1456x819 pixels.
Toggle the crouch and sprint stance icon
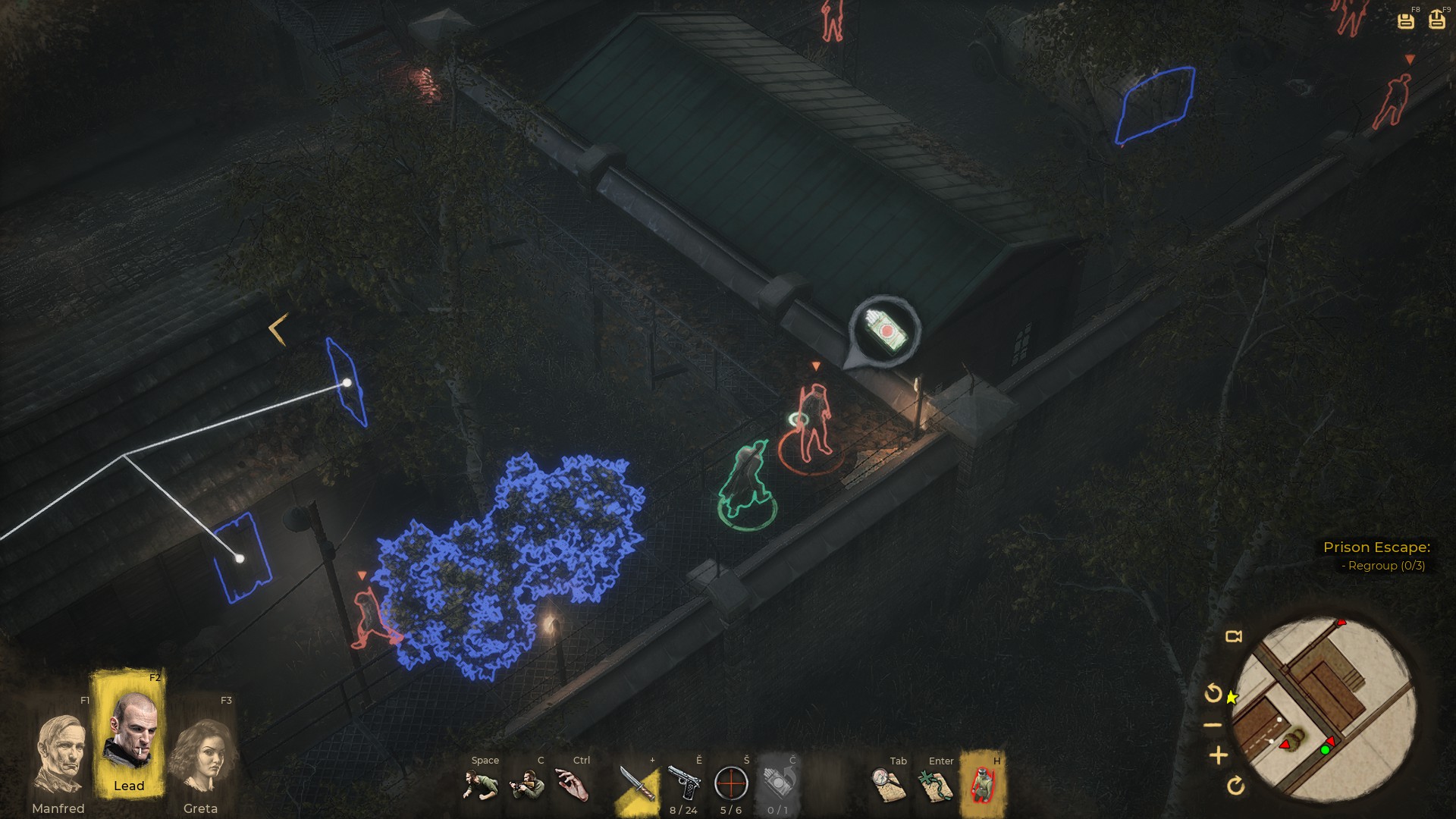click(481, 785)
